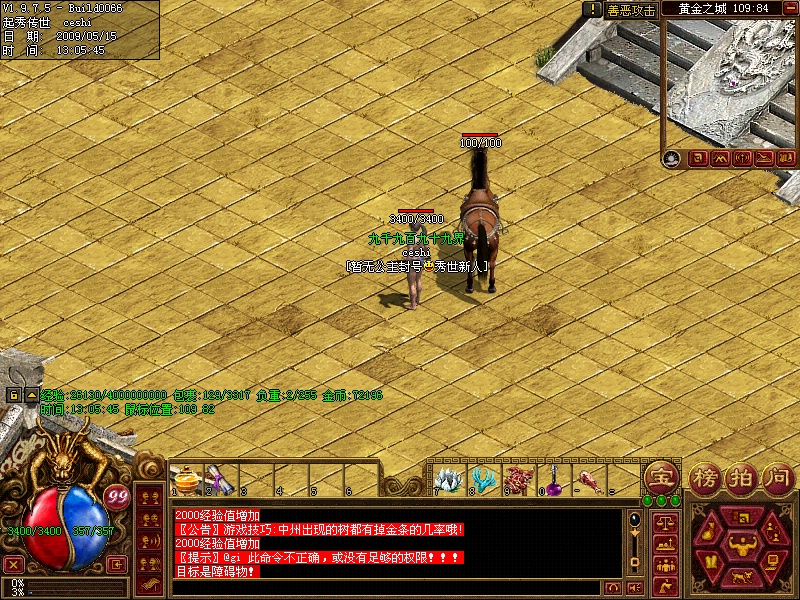Click the crossed-swords X button beside the orb

coord(14,565)
